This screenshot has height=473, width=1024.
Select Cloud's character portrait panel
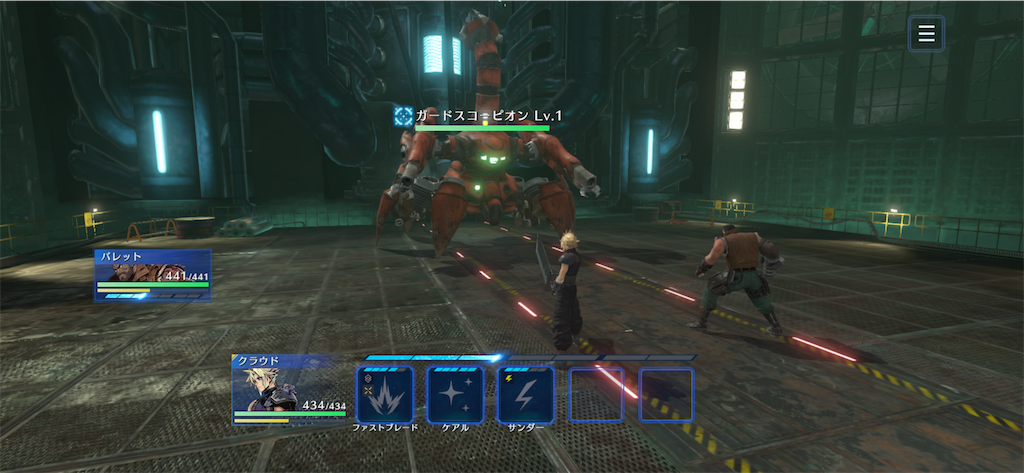pyautogui.click(x=288, y=388)
